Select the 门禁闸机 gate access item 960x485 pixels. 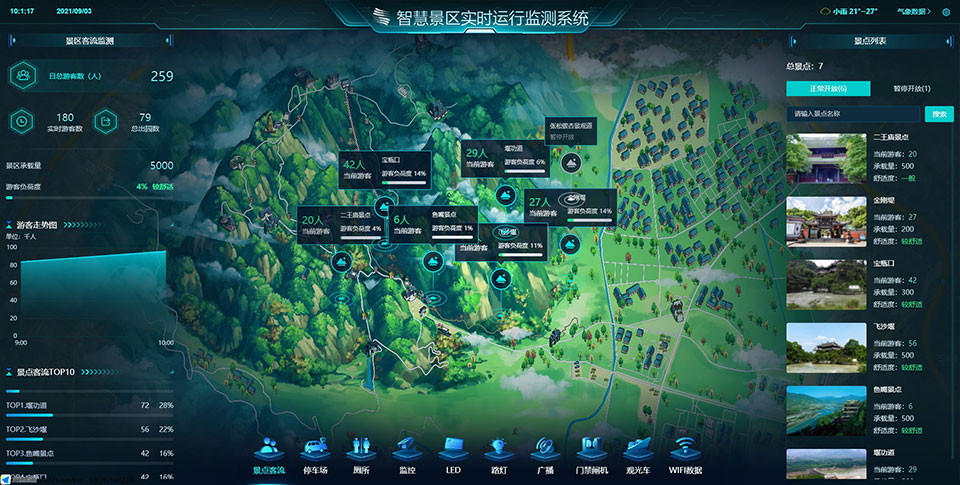coord(591,454)
